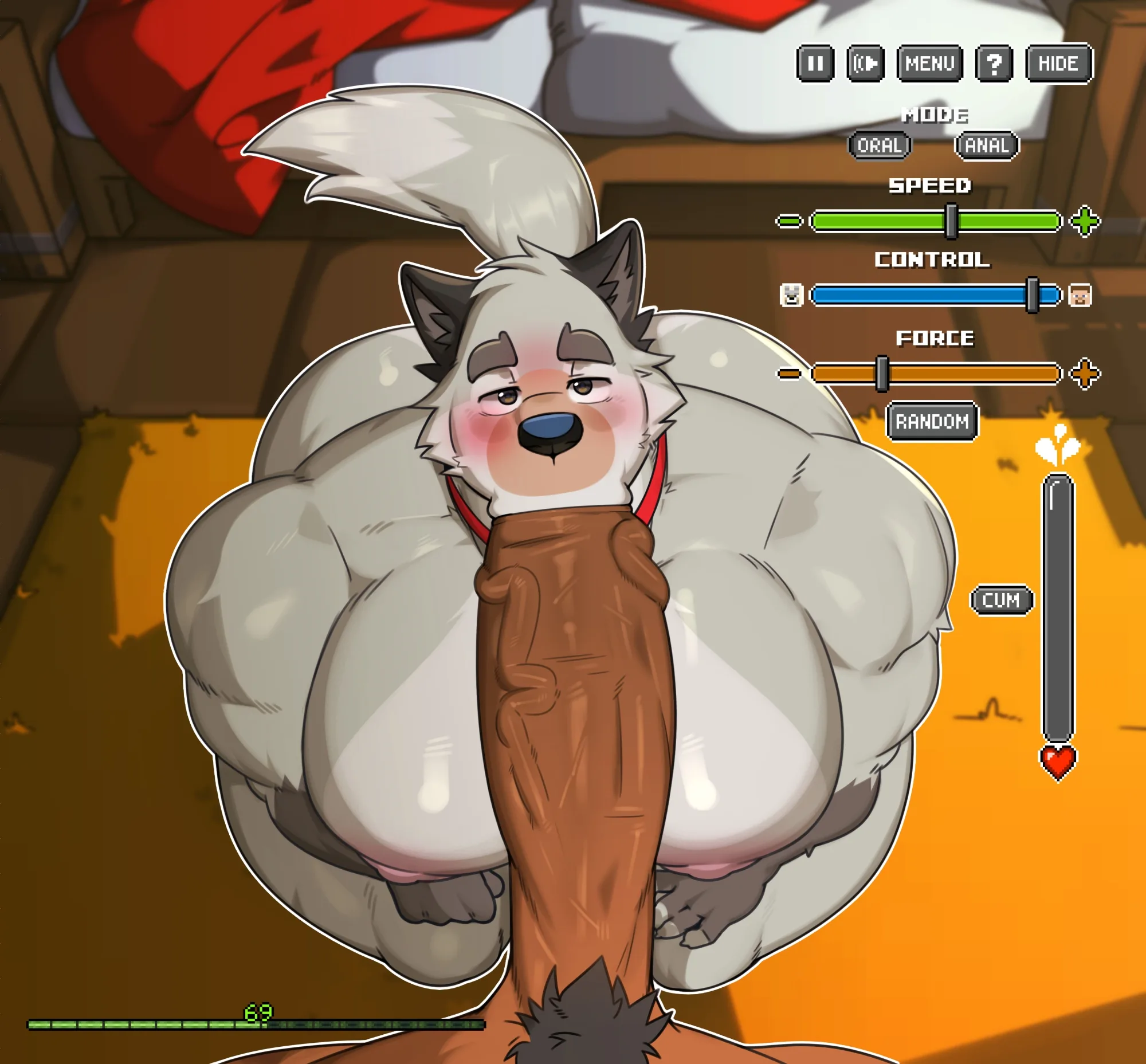Pause the scene with the pause button
The width and height of the screenshot is (1146, 1064).
point(815,64)
